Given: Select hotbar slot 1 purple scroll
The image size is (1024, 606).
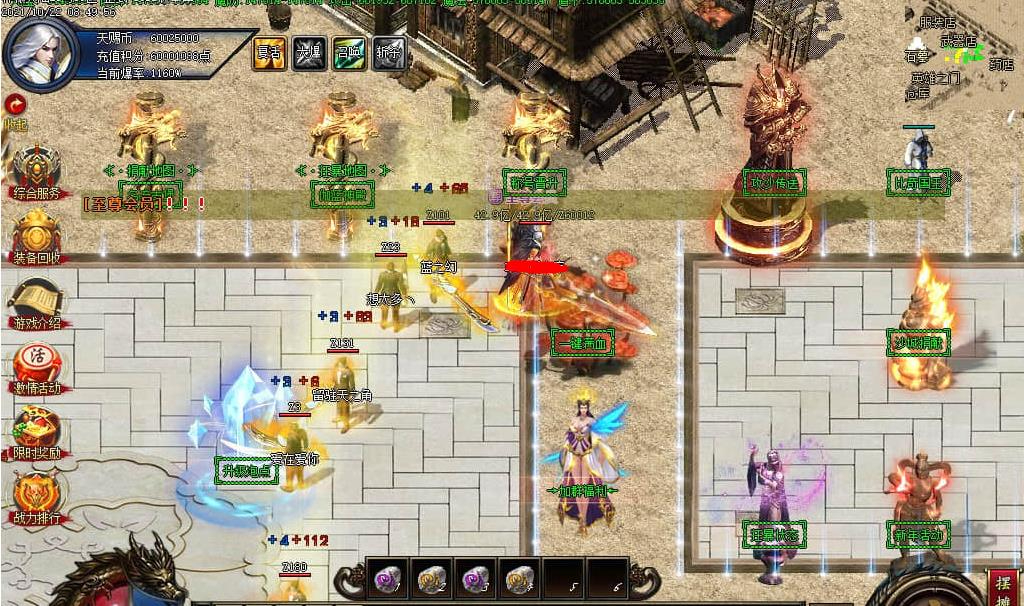Looking at the screenshot, I should [x=387, y=578].
